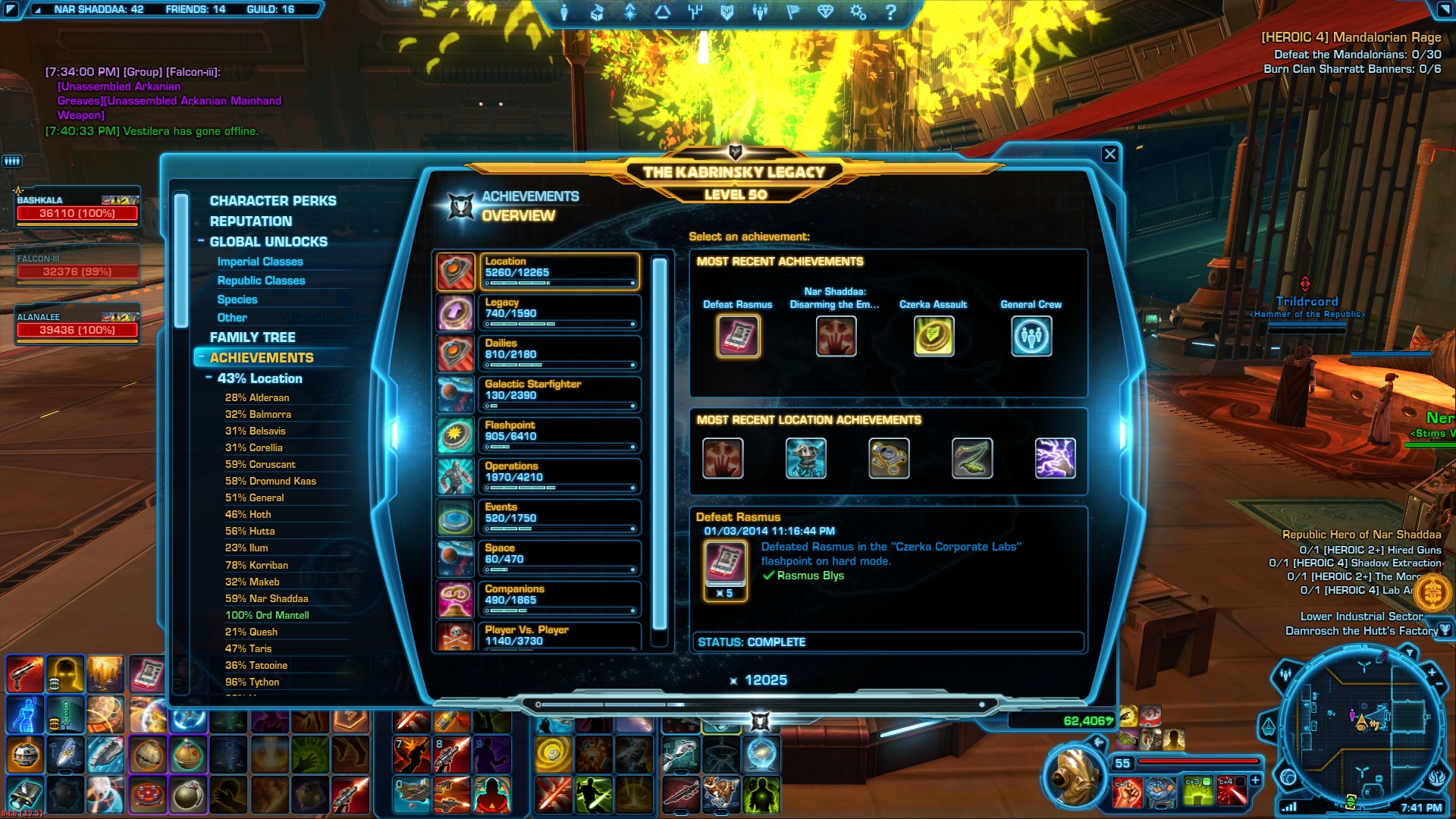Click the General Crew achievement icon
This screenshot has width=1456, height=819.
pyautogui.click(x=1031, y=336)
